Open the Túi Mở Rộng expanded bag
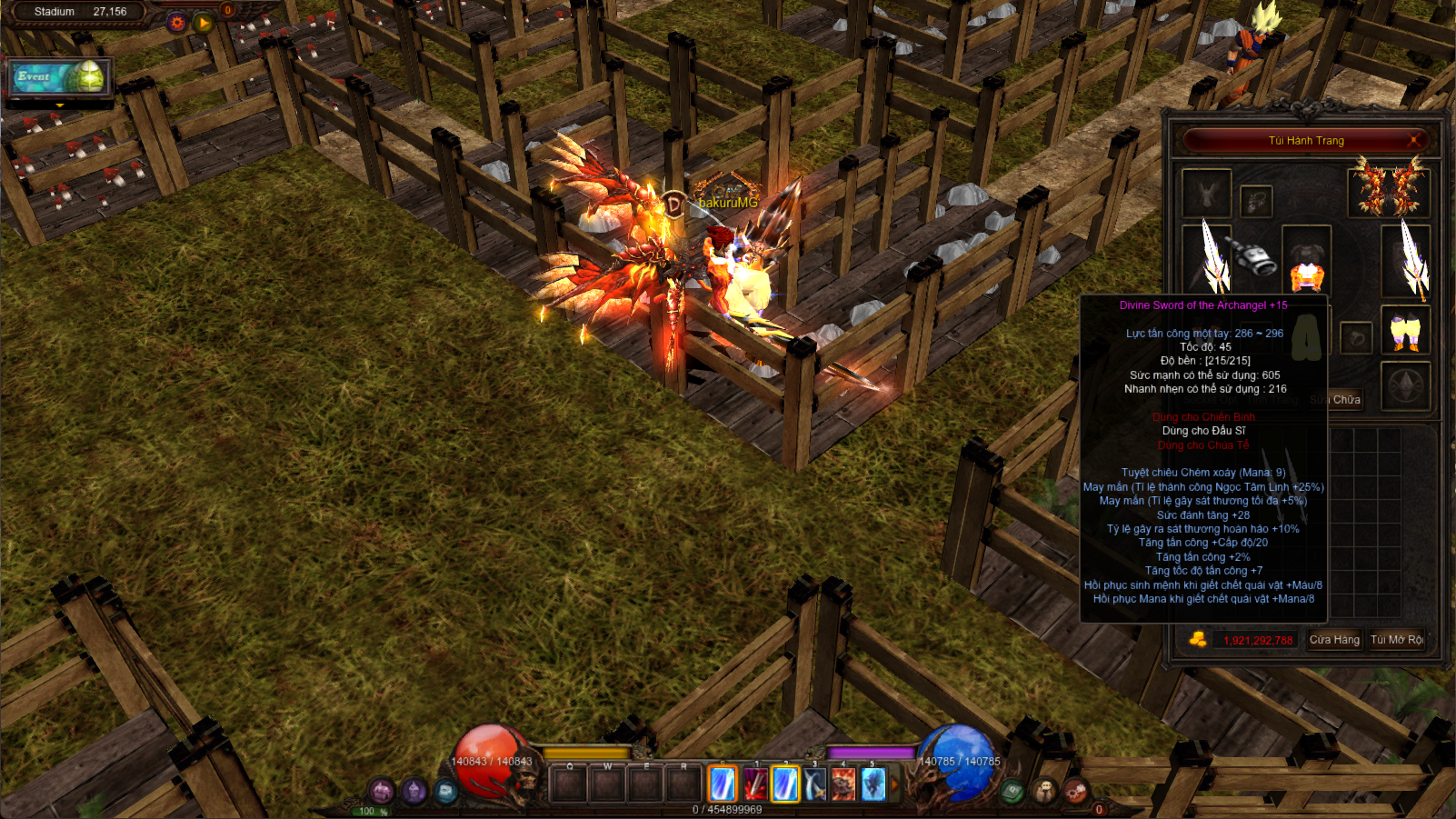This screenshot has height=819, width=1456. (1397, 640)
